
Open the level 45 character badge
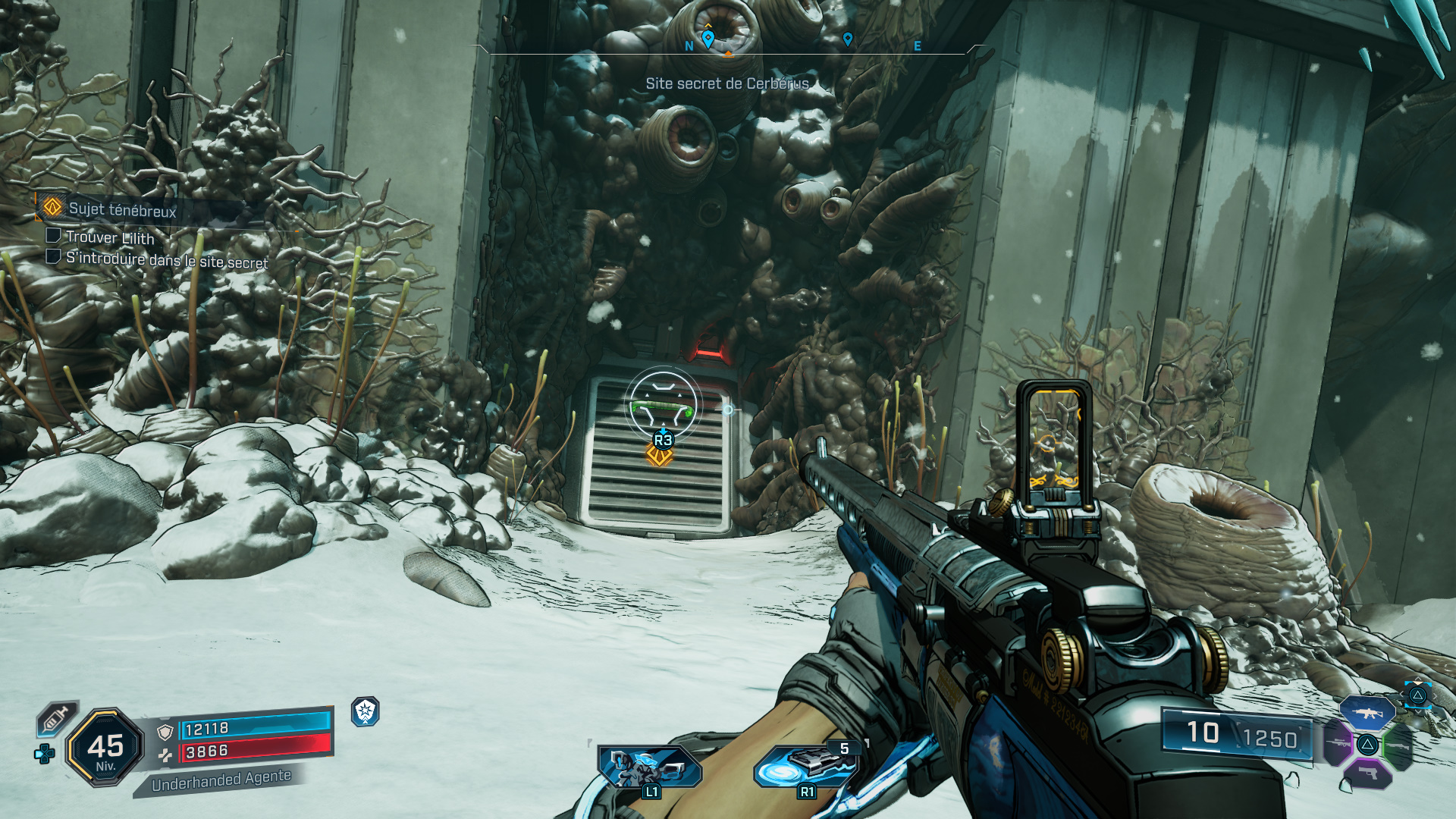pyautogui.click(x=105, y=748)
